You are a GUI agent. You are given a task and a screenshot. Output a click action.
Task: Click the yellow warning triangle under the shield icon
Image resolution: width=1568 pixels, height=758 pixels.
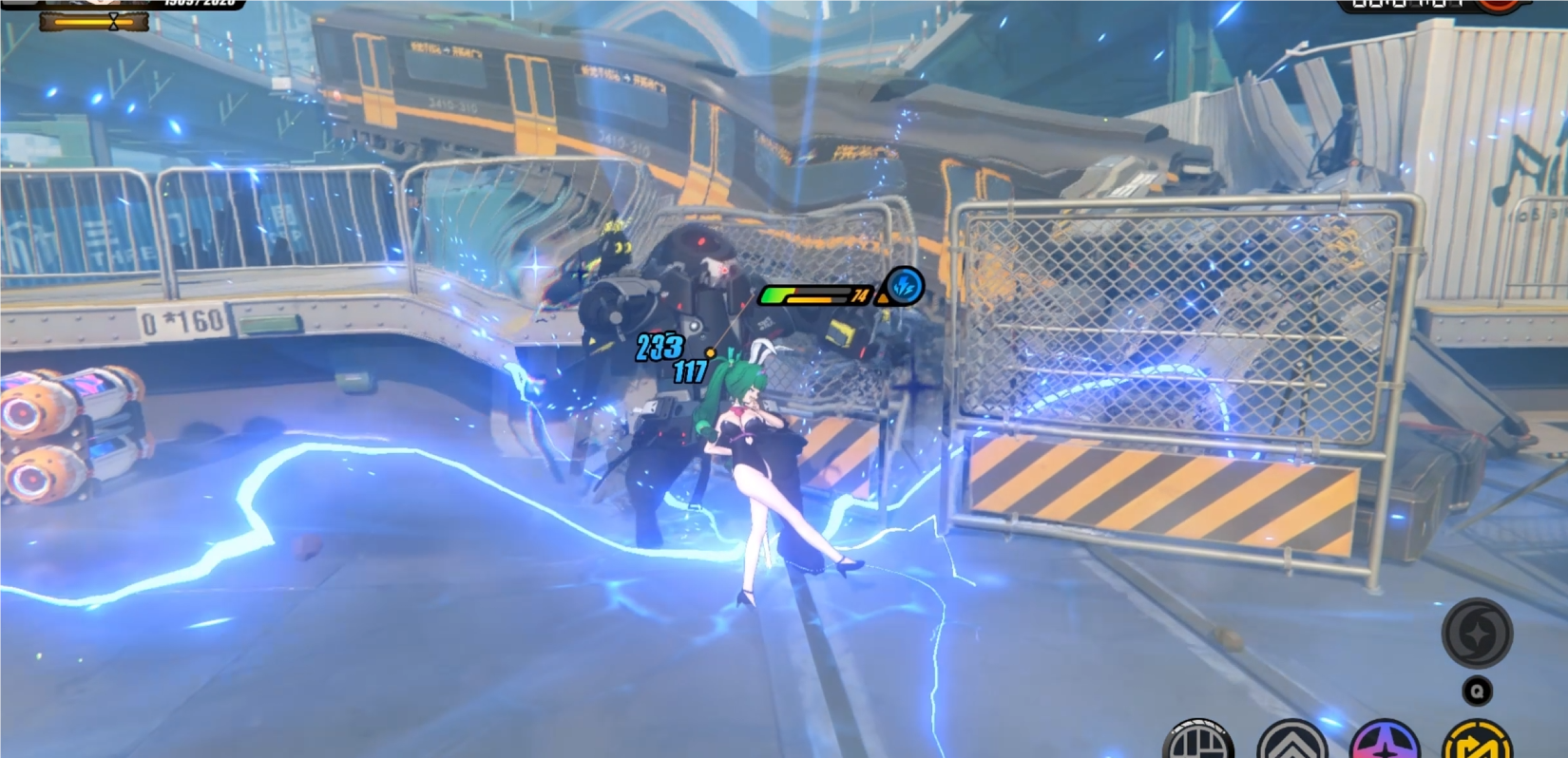885,298
